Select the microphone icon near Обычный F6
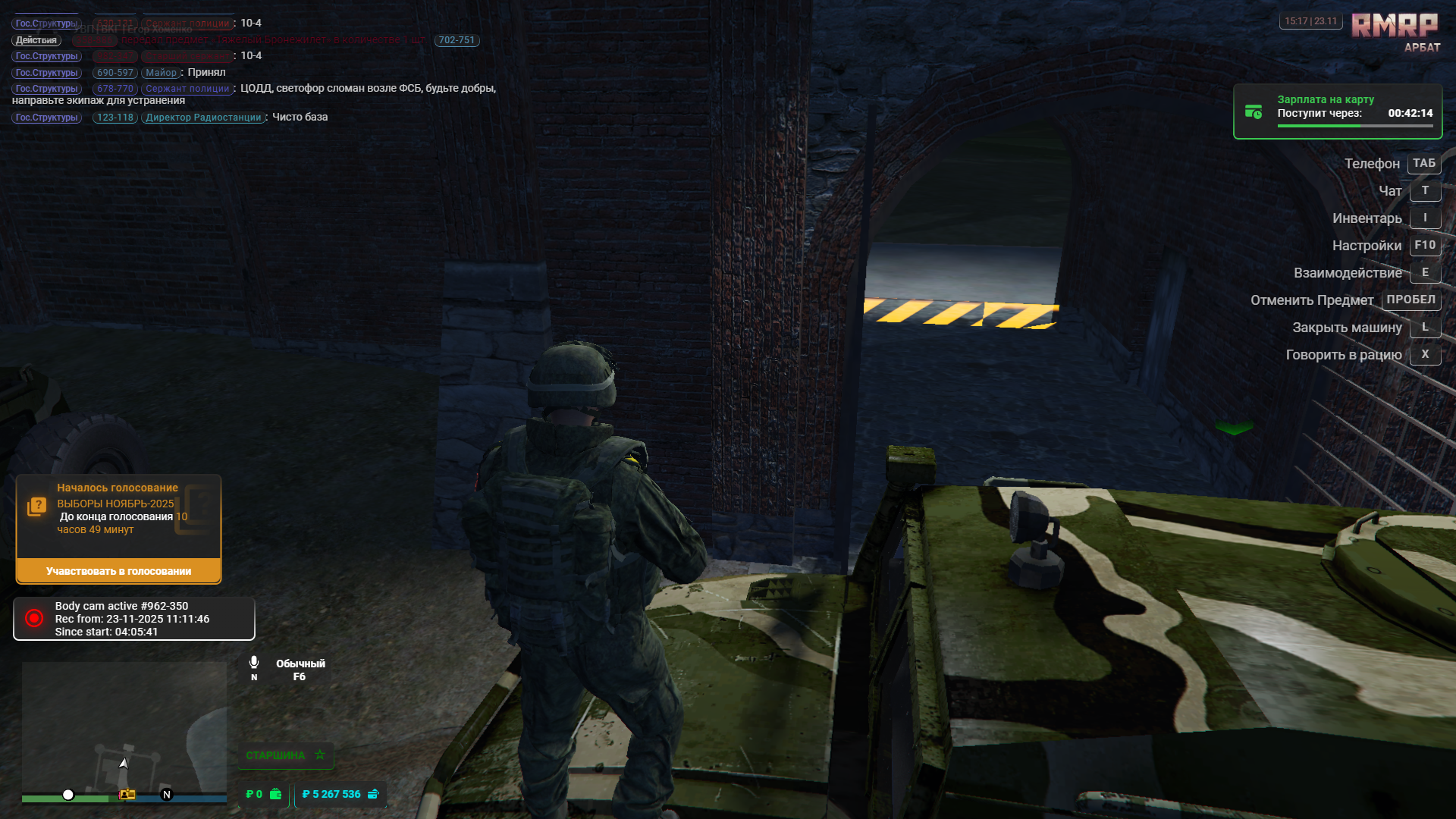 coord(254,662)
